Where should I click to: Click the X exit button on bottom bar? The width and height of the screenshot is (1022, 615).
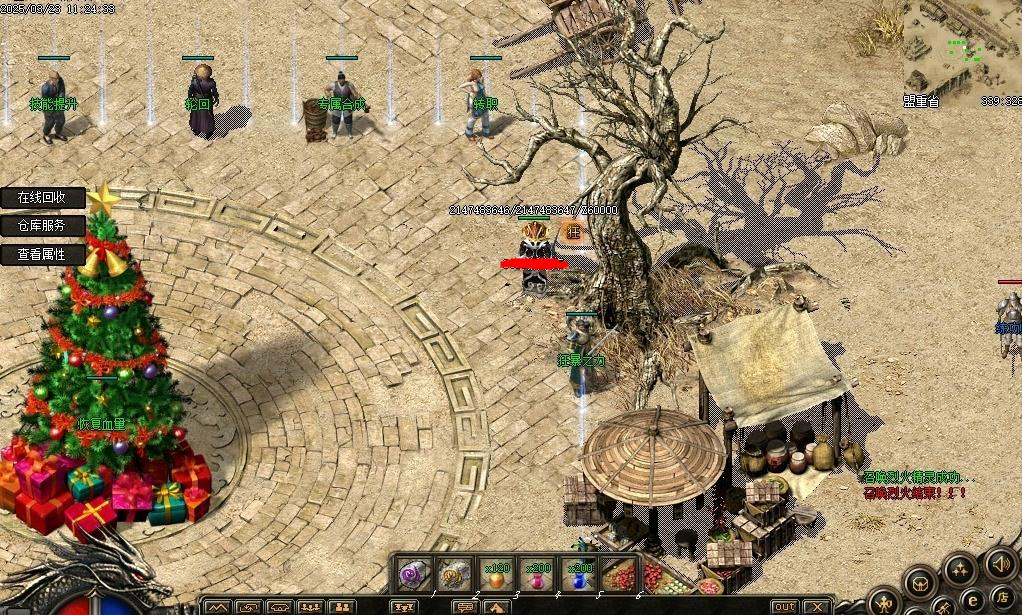(x=816, y=607)
